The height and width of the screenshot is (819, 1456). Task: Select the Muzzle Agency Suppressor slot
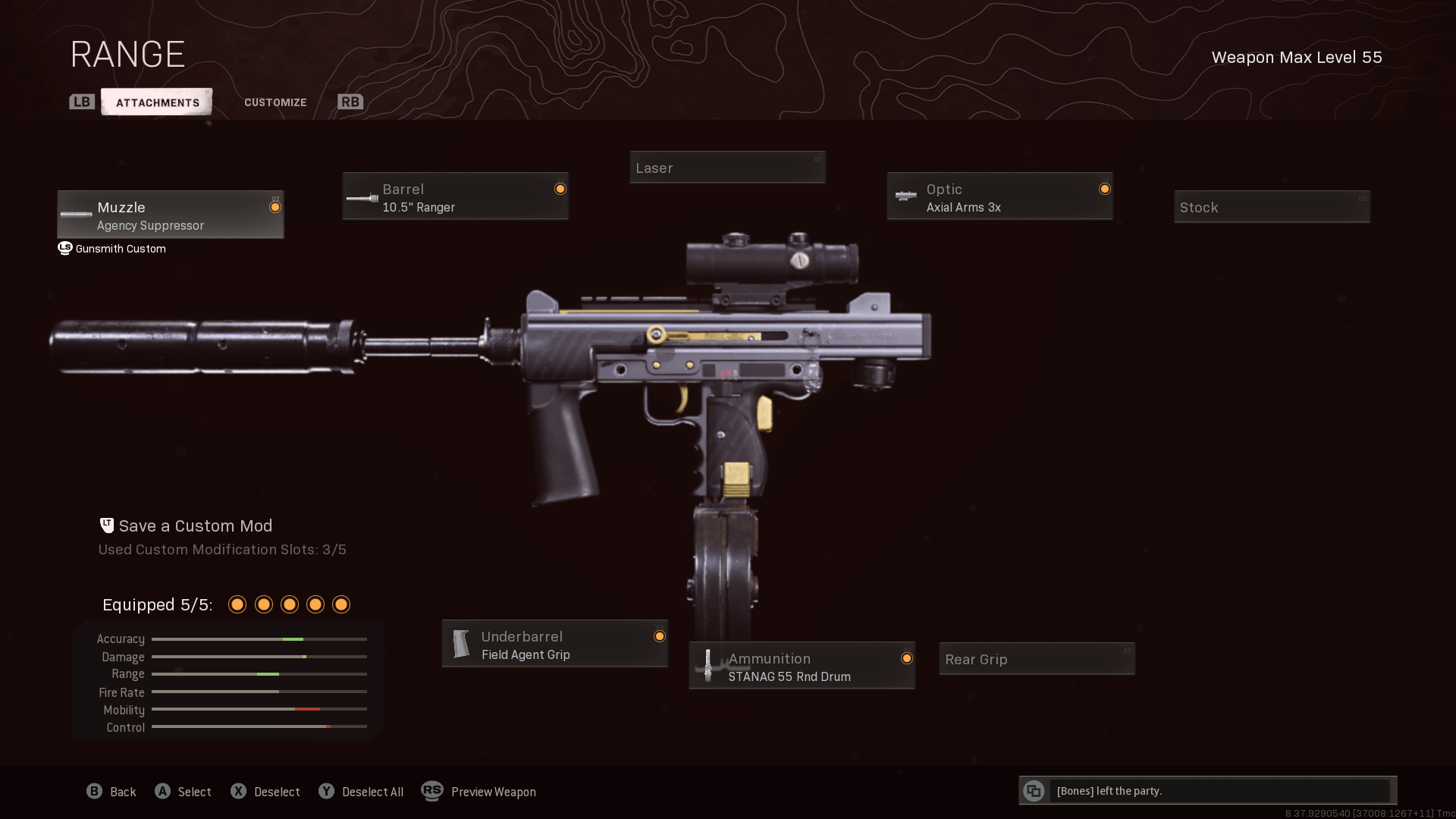[171, 215]
